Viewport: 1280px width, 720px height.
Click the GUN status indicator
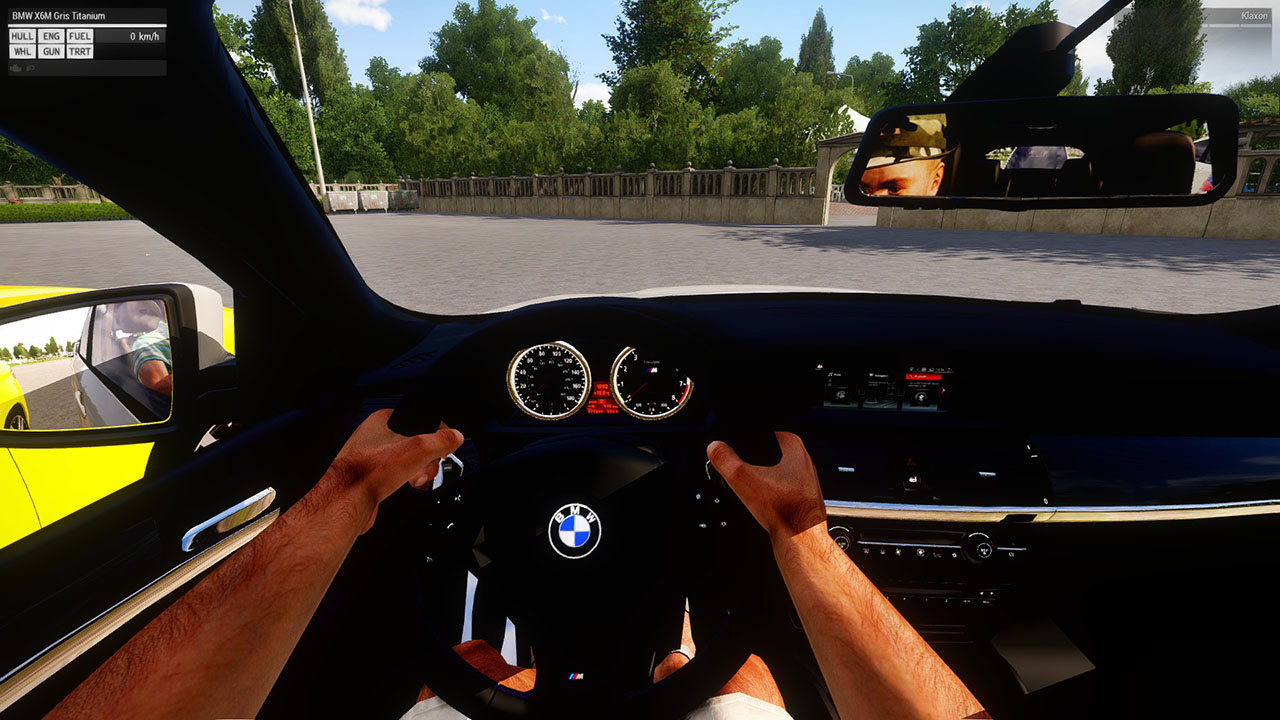[x=51, y=51]
